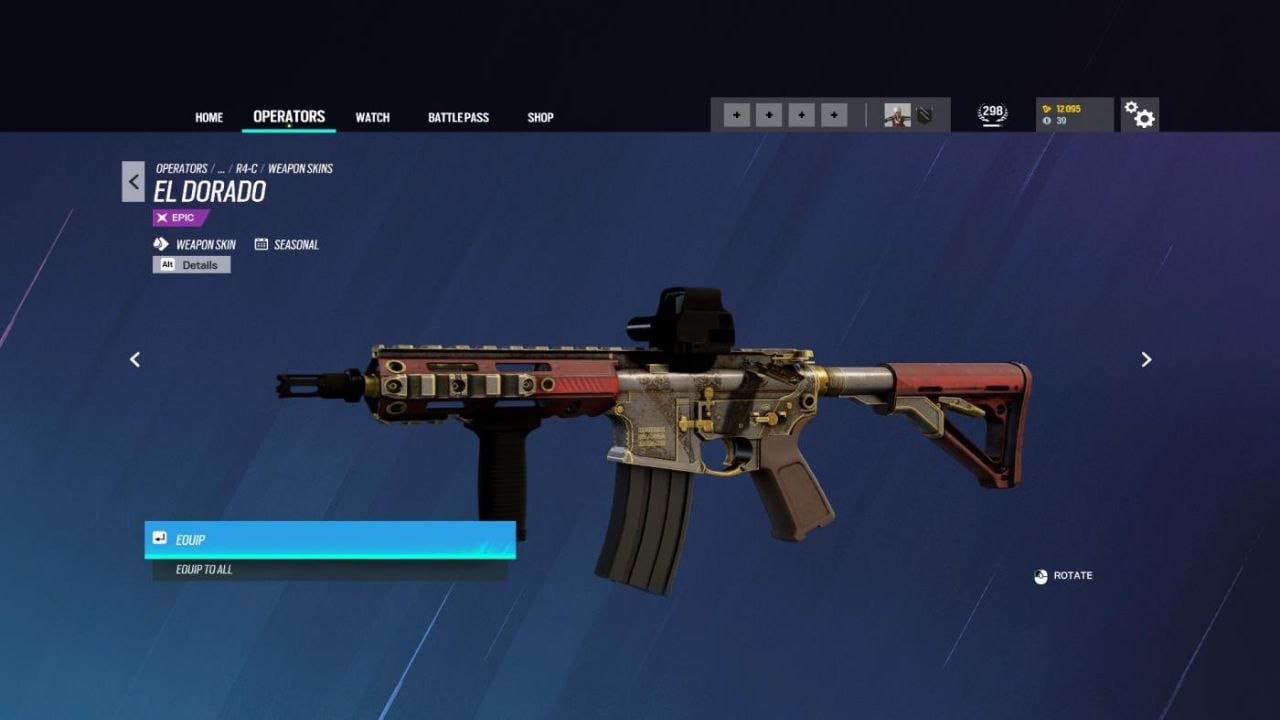Open the clearance level 298 badge
Image resolution: width=1280 pixels, height=720 pixels.
click(x=992, y=114)
